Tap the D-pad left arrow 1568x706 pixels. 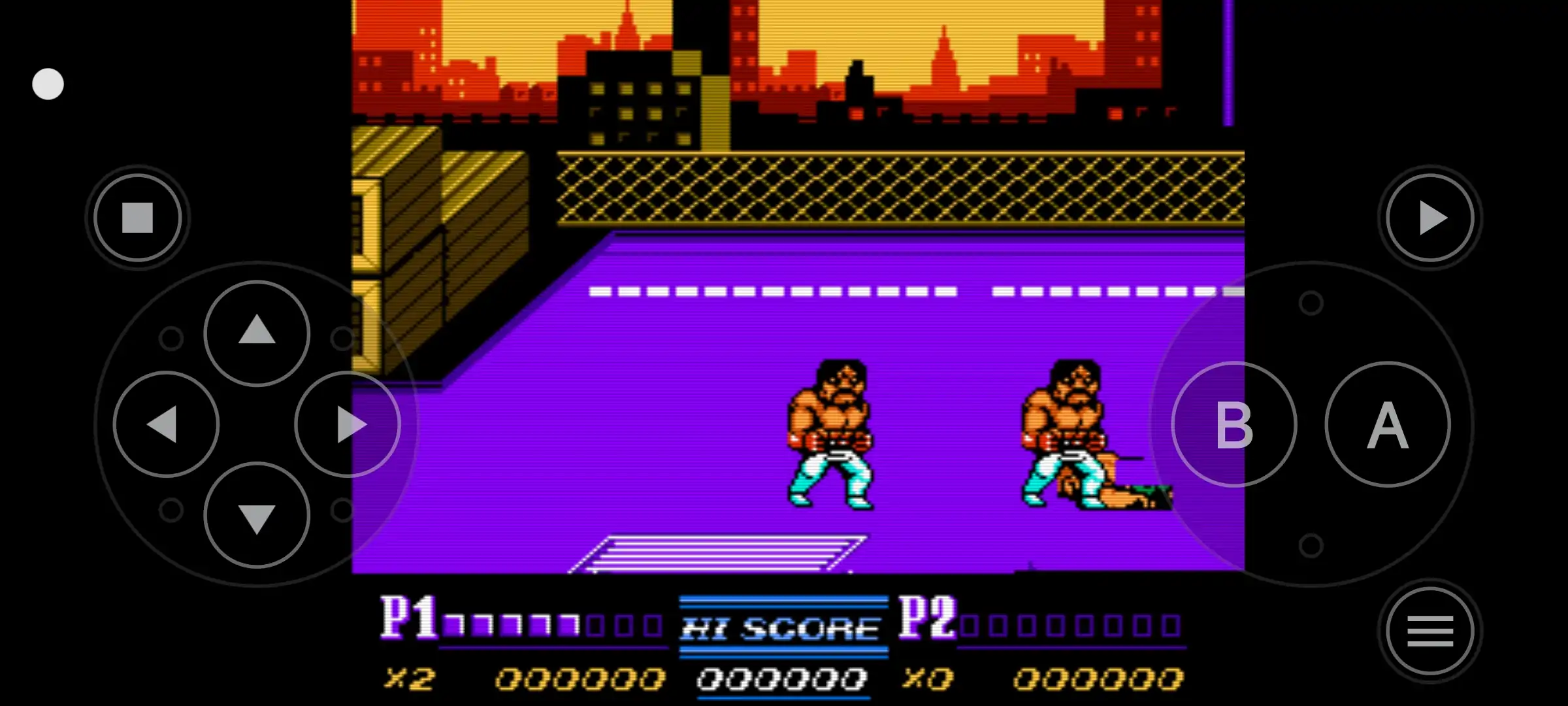point(166,424)
